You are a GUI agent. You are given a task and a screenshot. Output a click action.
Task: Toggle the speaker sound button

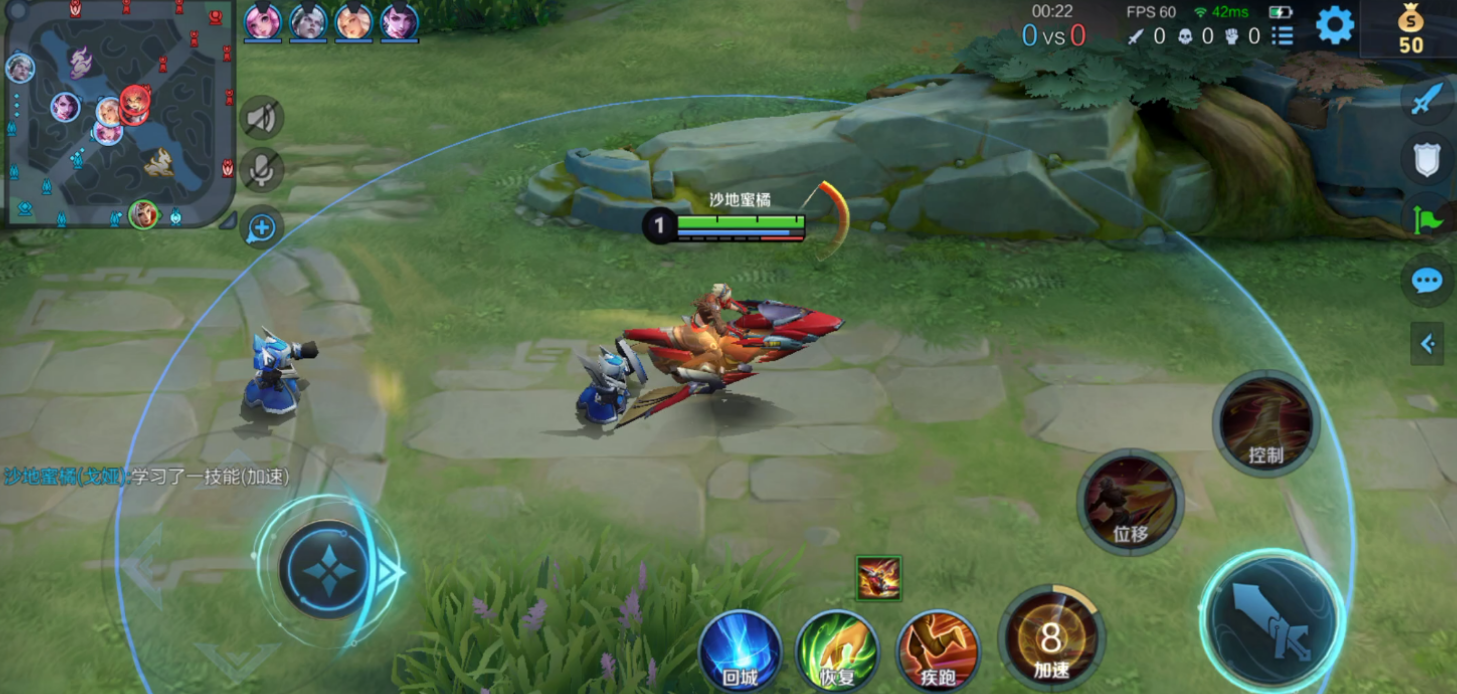click(x=262, y=119)
